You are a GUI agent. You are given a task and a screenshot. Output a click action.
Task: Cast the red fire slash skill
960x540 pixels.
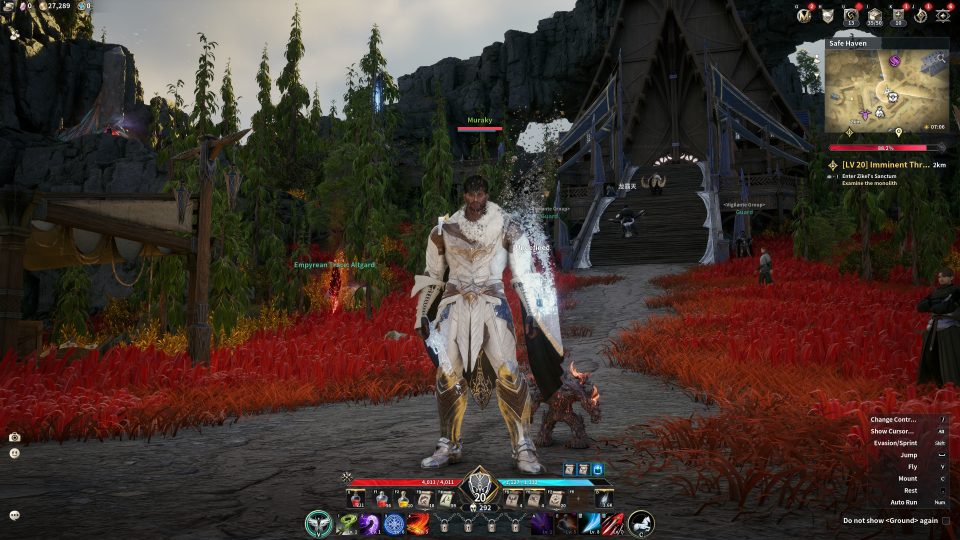(419, 523)
